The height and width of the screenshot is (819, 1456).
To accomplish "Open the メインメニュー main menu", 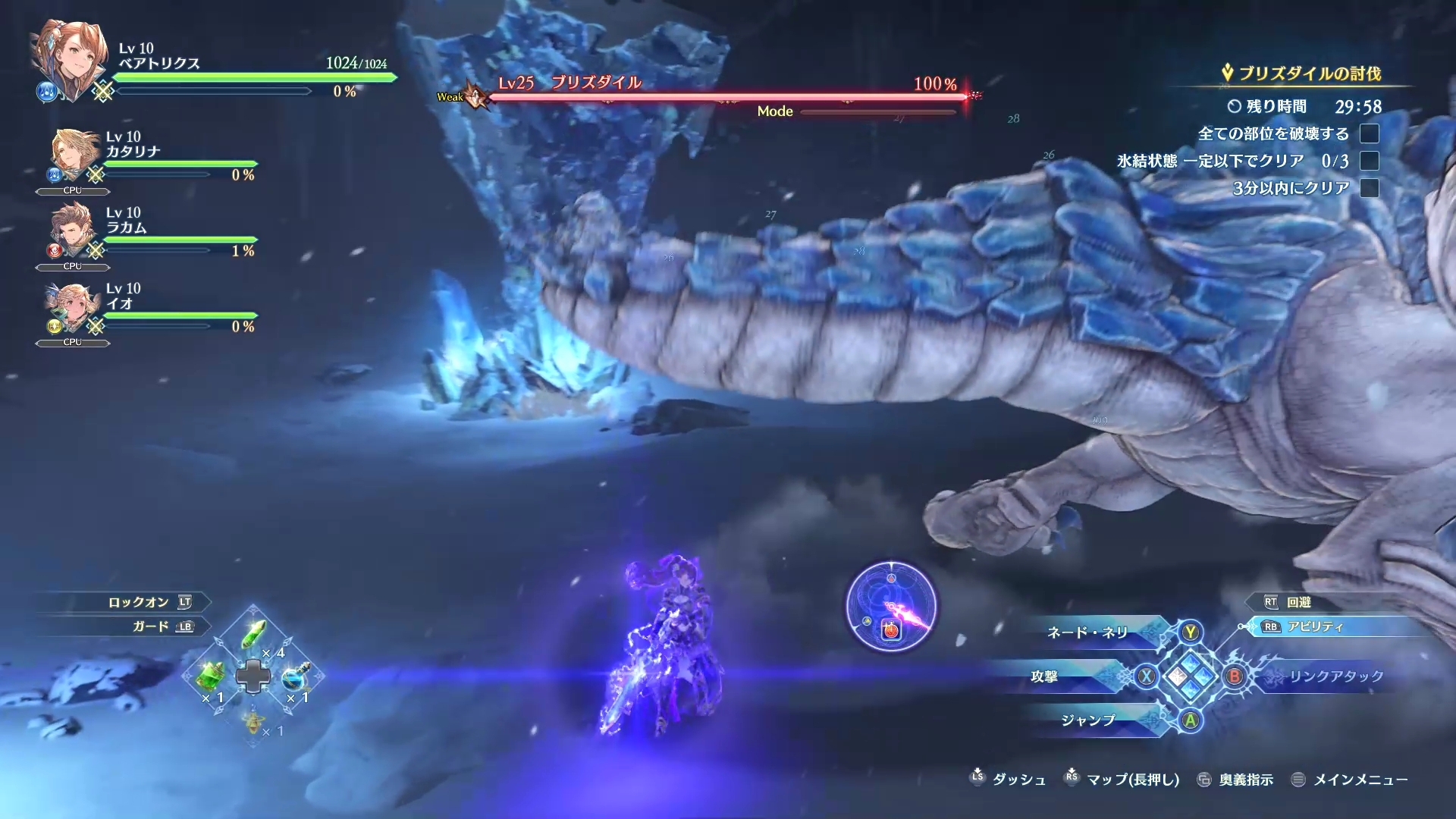I will point(1360,780).
